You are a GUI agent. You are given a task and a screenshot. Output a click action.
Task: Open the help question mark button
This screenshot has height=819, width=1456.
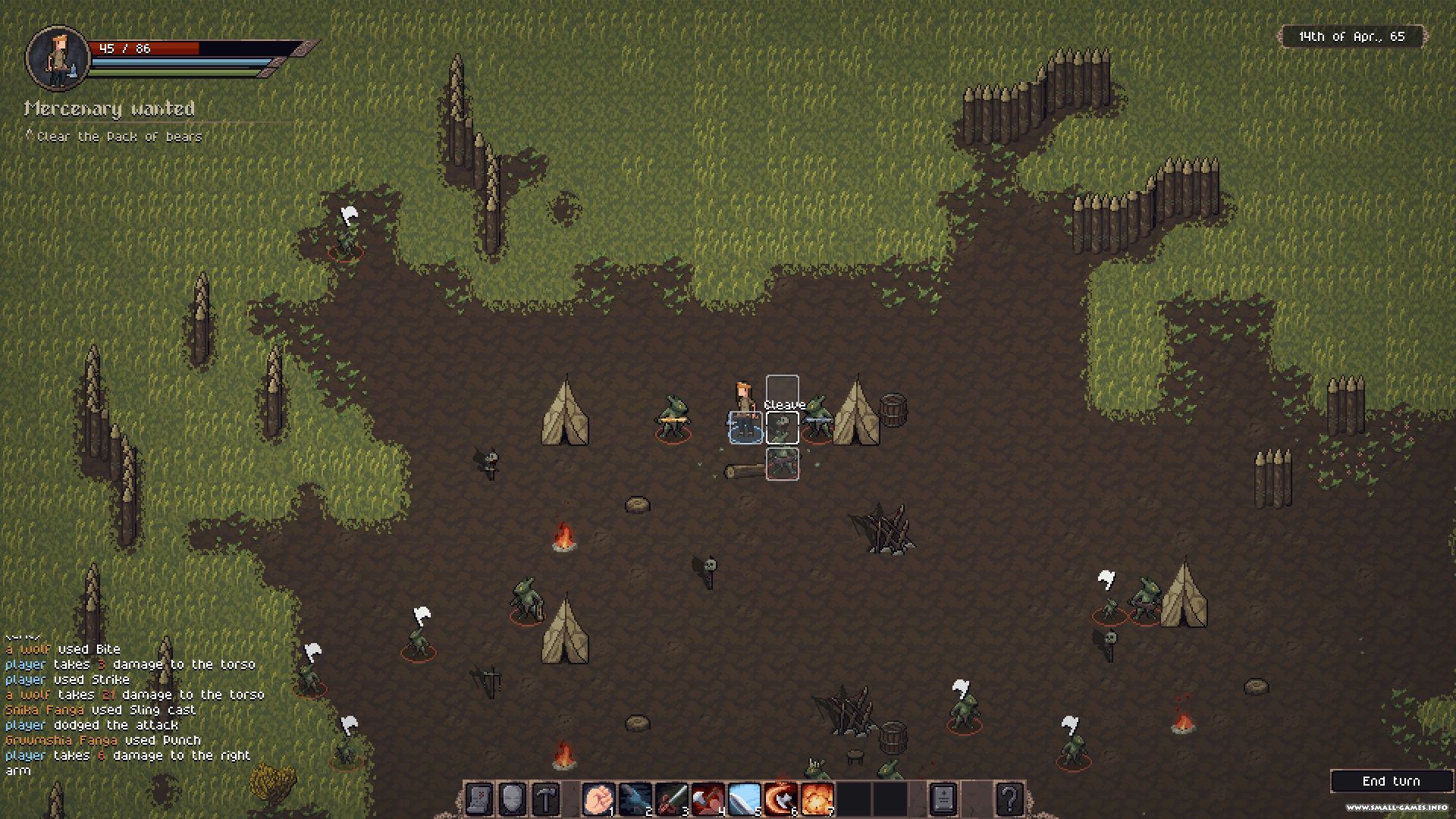click(x=1009, y=799)
